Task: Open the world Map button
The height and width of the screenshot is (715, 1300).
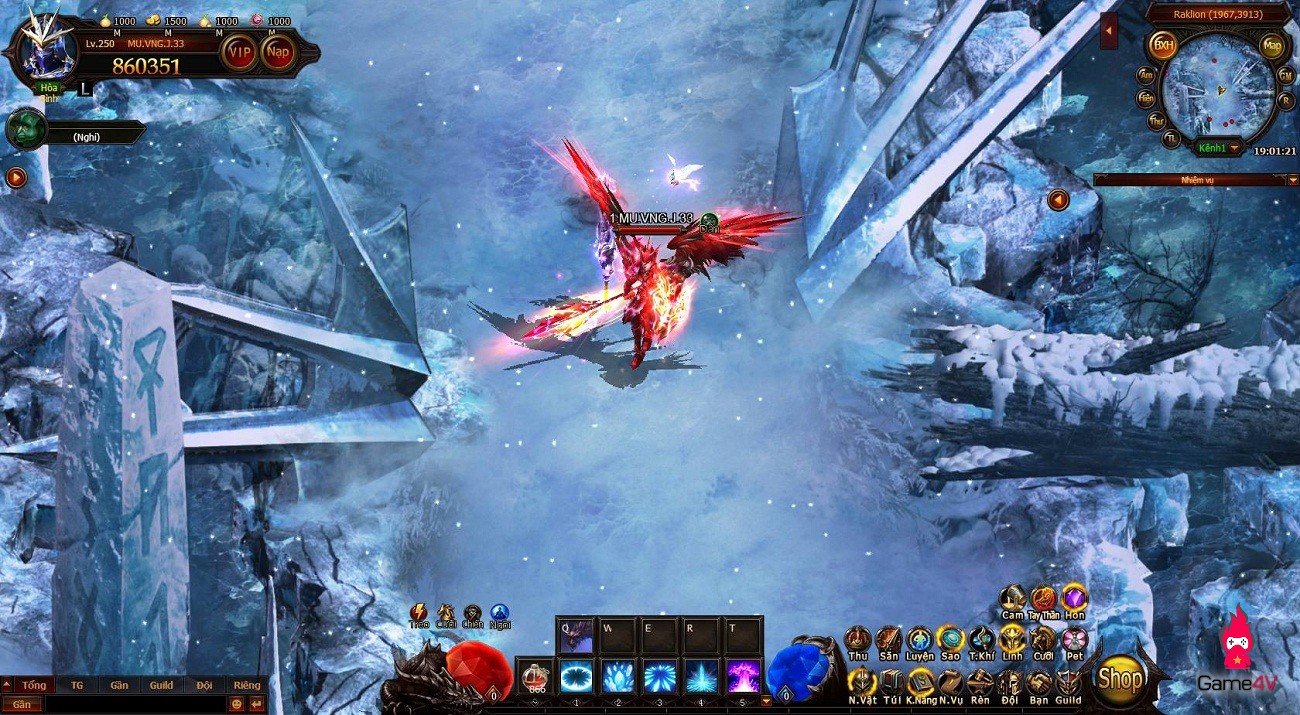Action: point(1272,45)
